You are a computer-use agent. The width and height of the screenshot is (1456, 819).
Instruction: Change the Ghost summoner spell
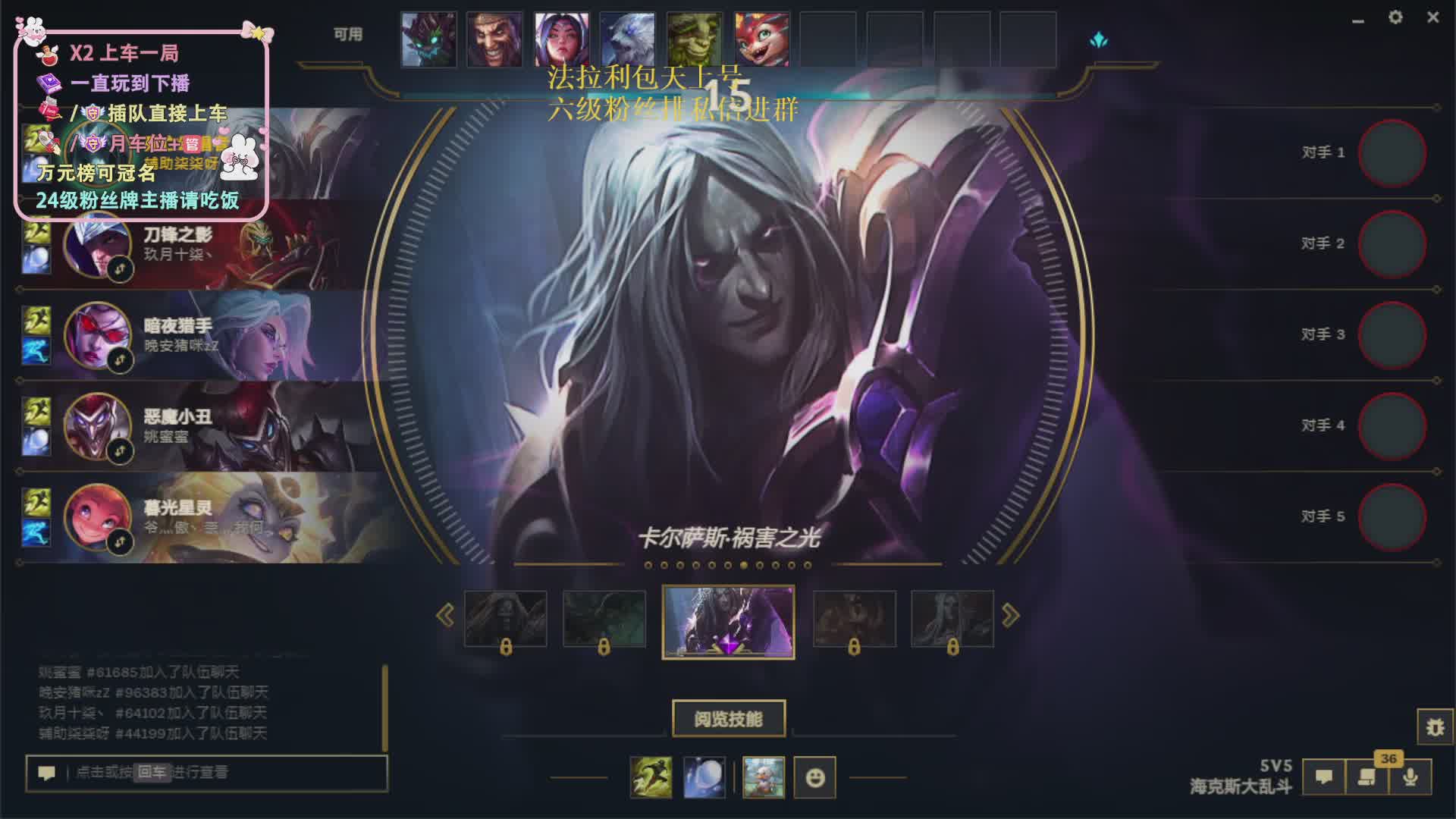651,777
